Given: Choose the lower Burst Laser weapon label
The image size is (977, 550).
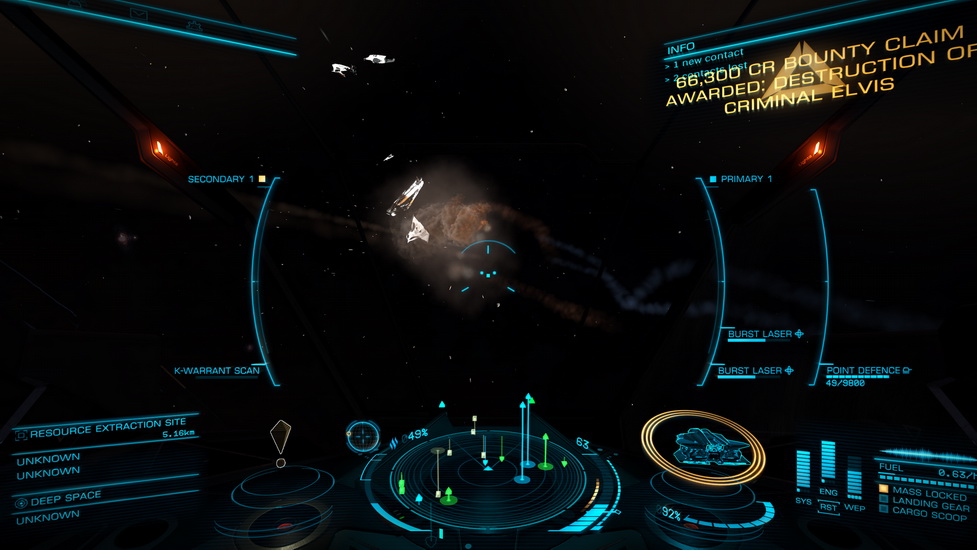Looking at the screenshot, I should click(750, 371).
